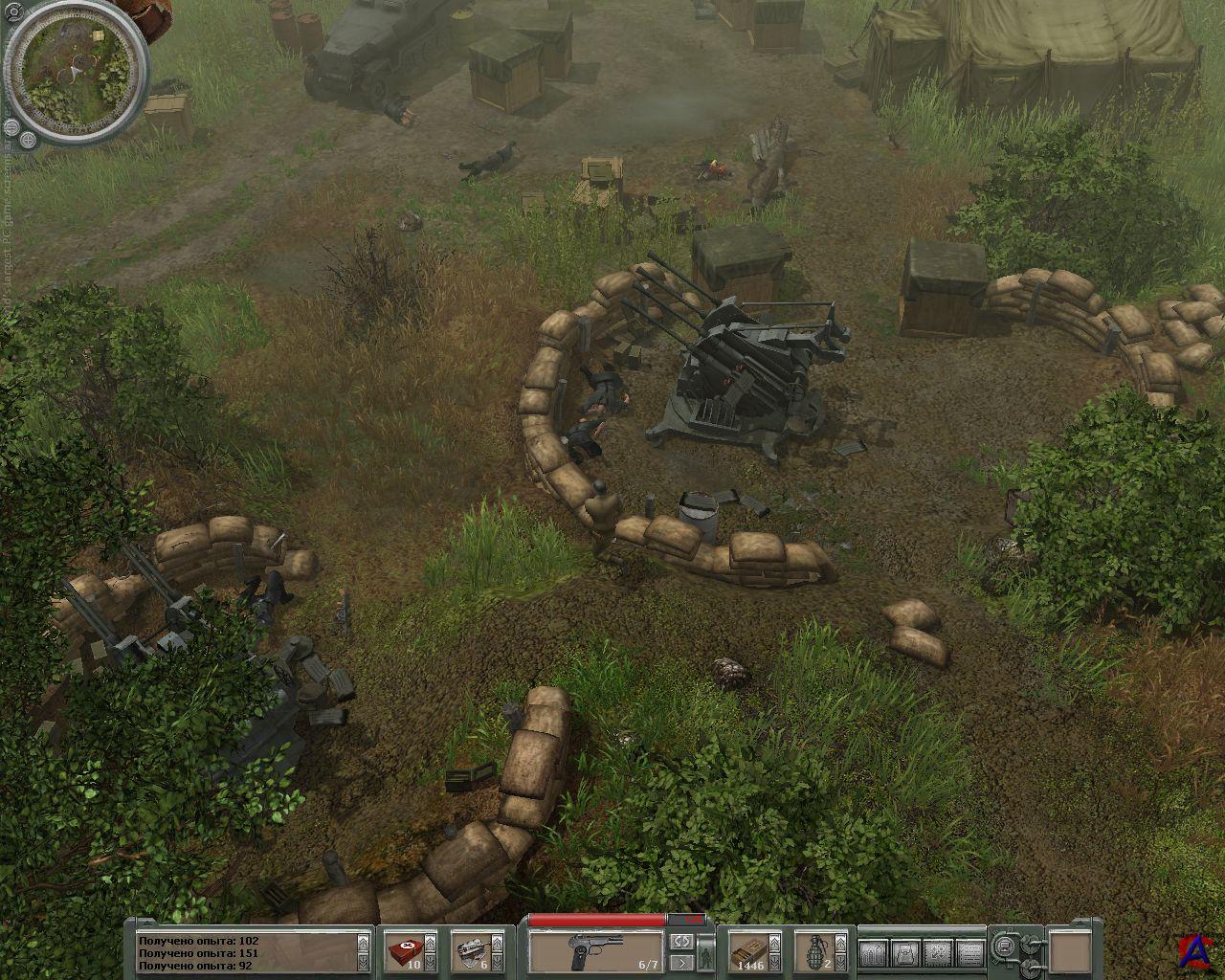The height and width of the screenshot is (980, 1225).
Task: Select the first aid kit slot
Action: click(402, 953)
